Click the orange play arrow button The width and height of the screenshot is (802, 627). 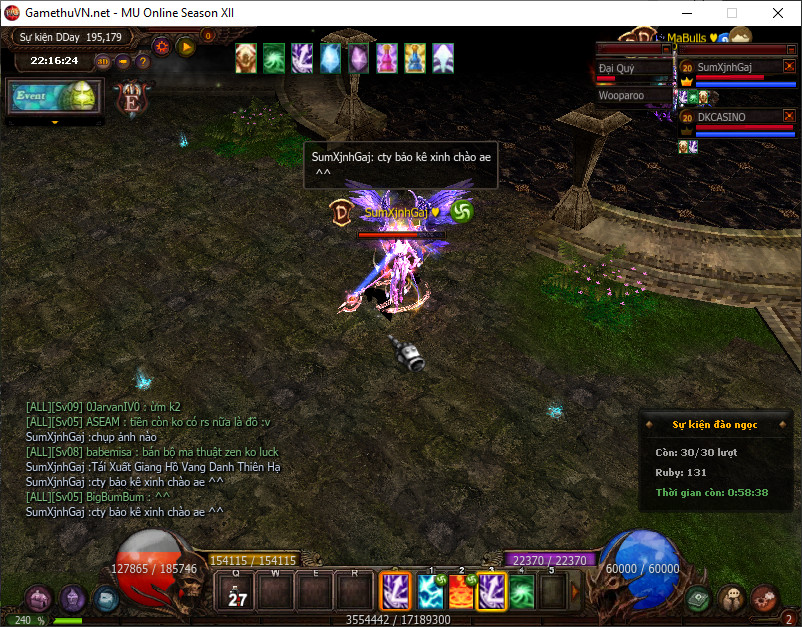click(x=185, y=45)
